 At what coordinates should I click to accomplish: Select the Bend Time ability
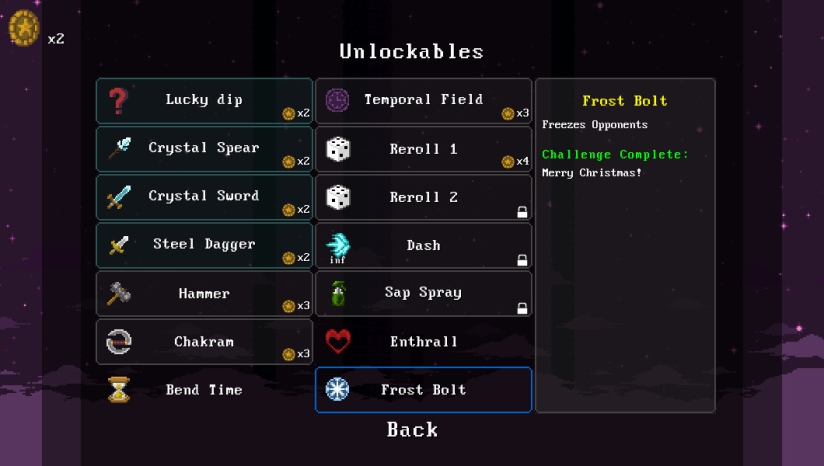[x=204, y=390]
